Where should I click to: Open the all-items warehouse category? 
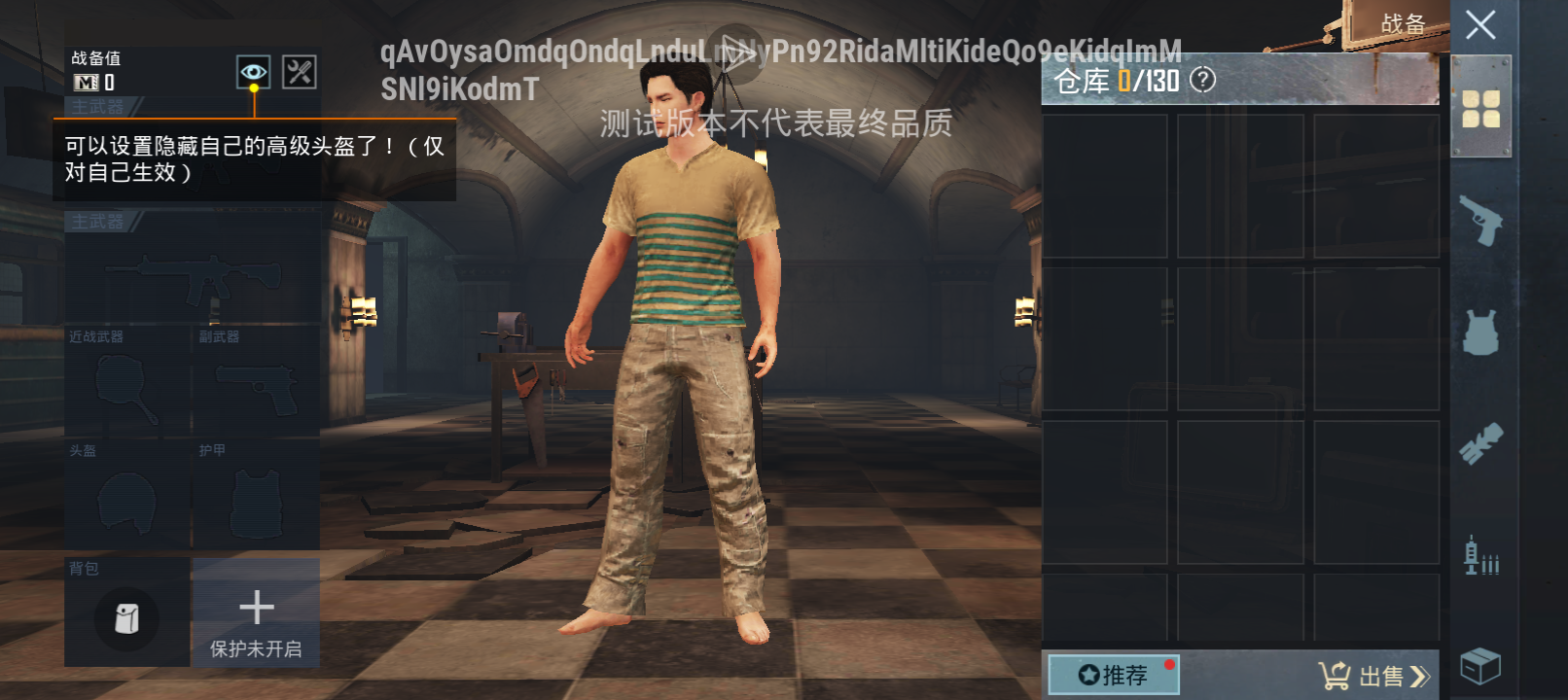(1479, 107)
